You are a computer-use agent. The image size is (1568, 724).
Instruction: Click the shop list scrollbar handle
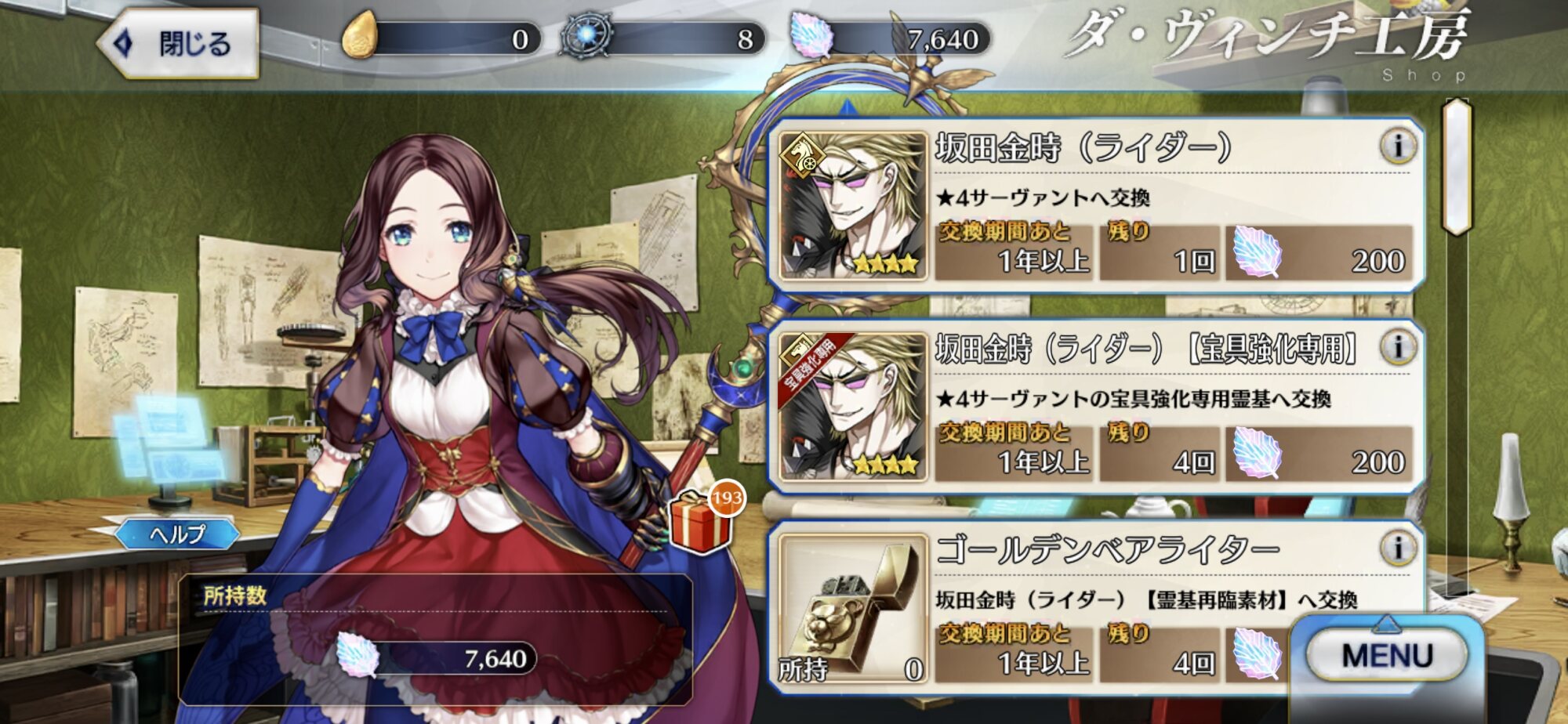tap(1457, 167)
